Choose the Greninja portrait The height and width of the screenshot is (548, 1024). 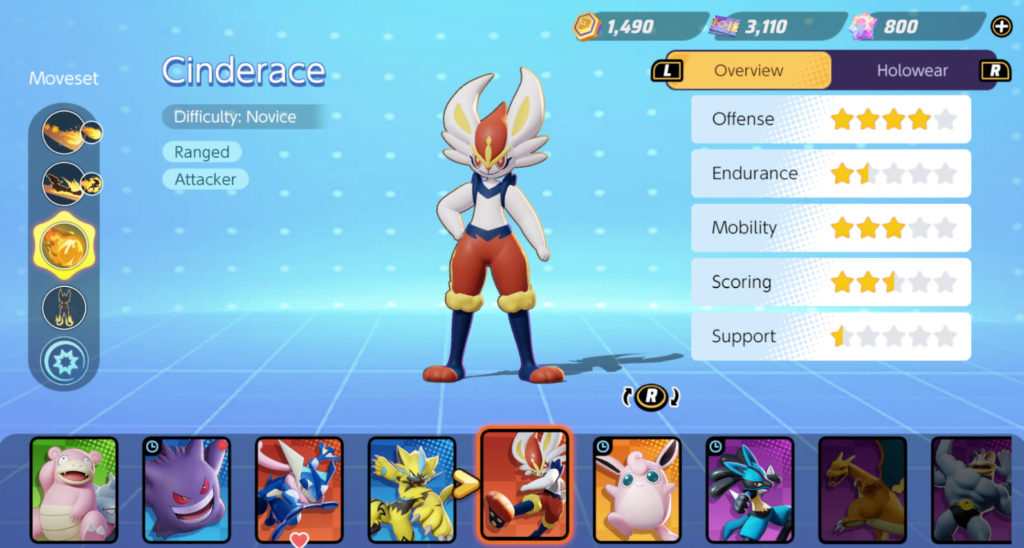[299, 490]
